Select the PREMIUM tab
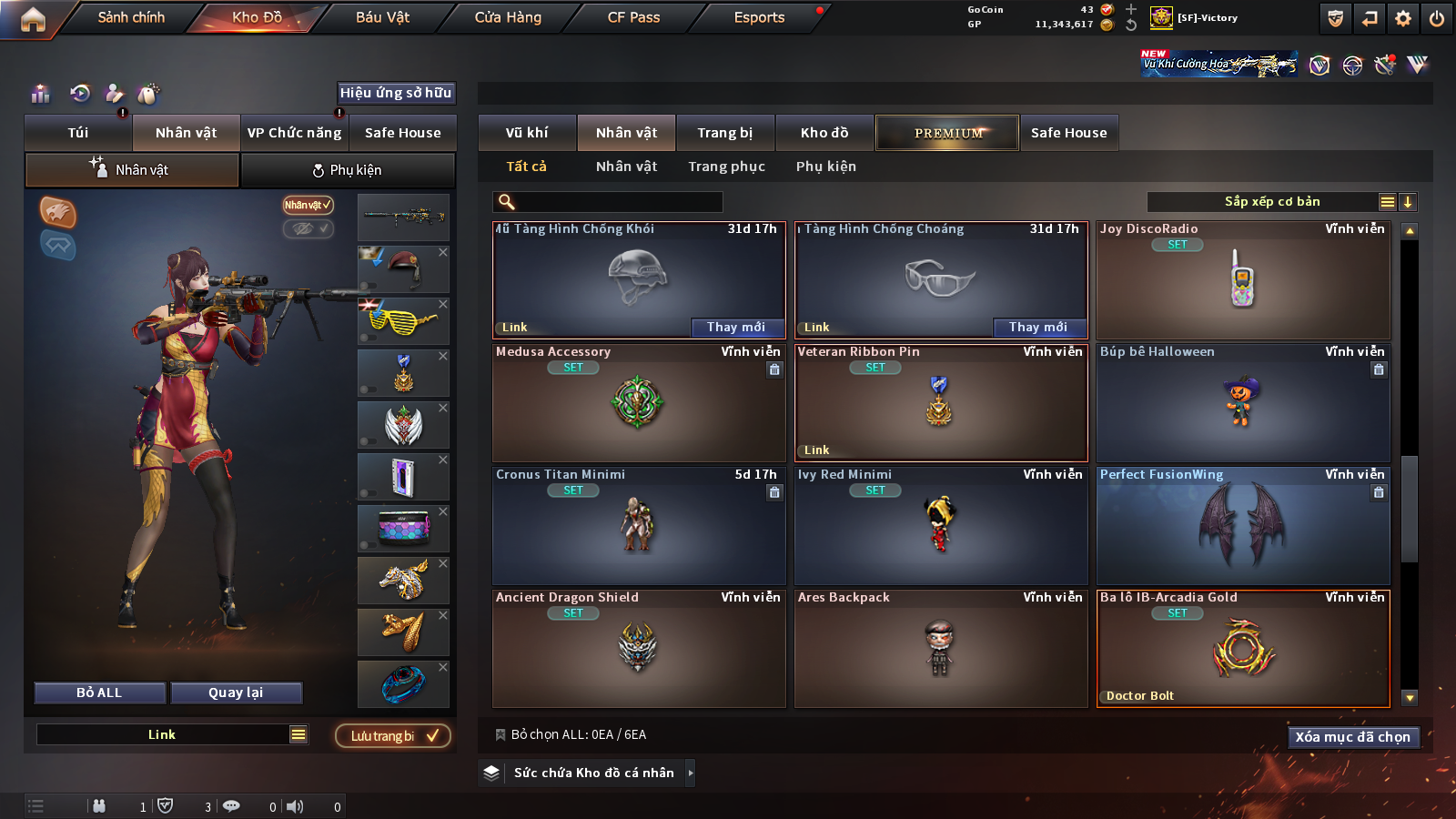The image size is (1456, 819). (x=947, y=133)
